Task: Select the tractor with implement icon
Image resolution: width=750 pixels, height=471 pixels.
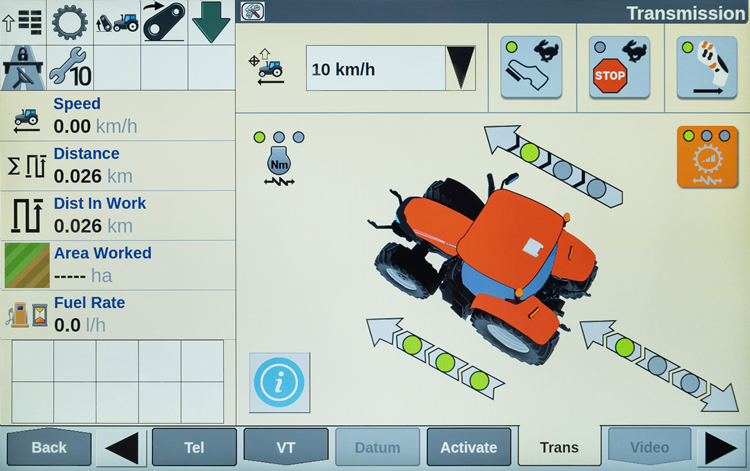Action: click(117, 21)
